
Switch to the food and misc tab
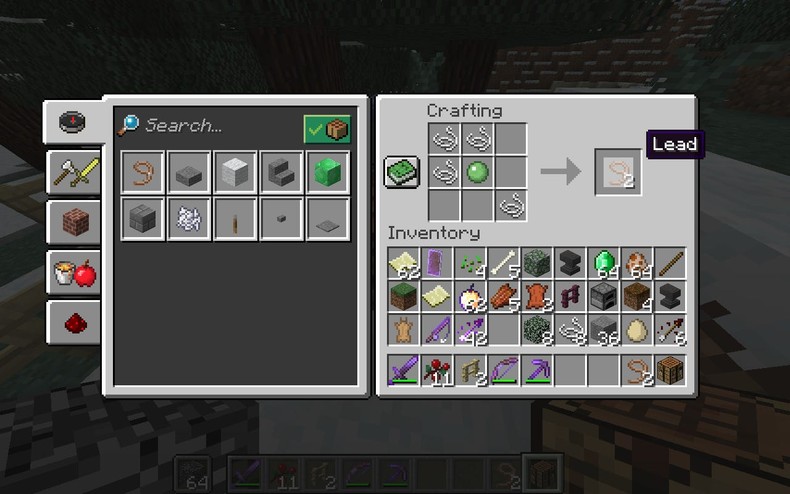tap(73, 272)
